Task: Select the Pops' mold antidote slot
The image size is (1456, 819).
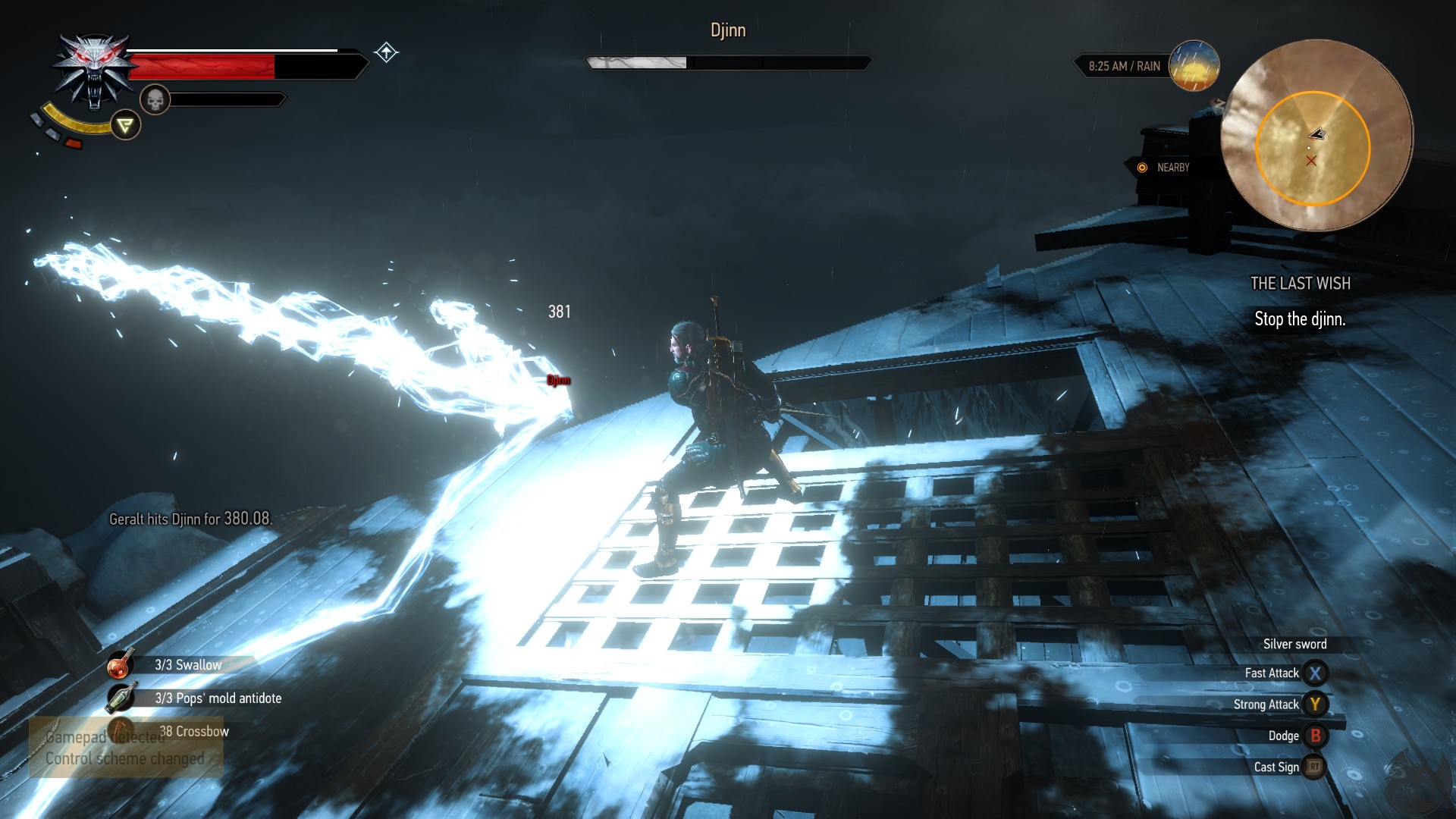Action: coord(121,698)
